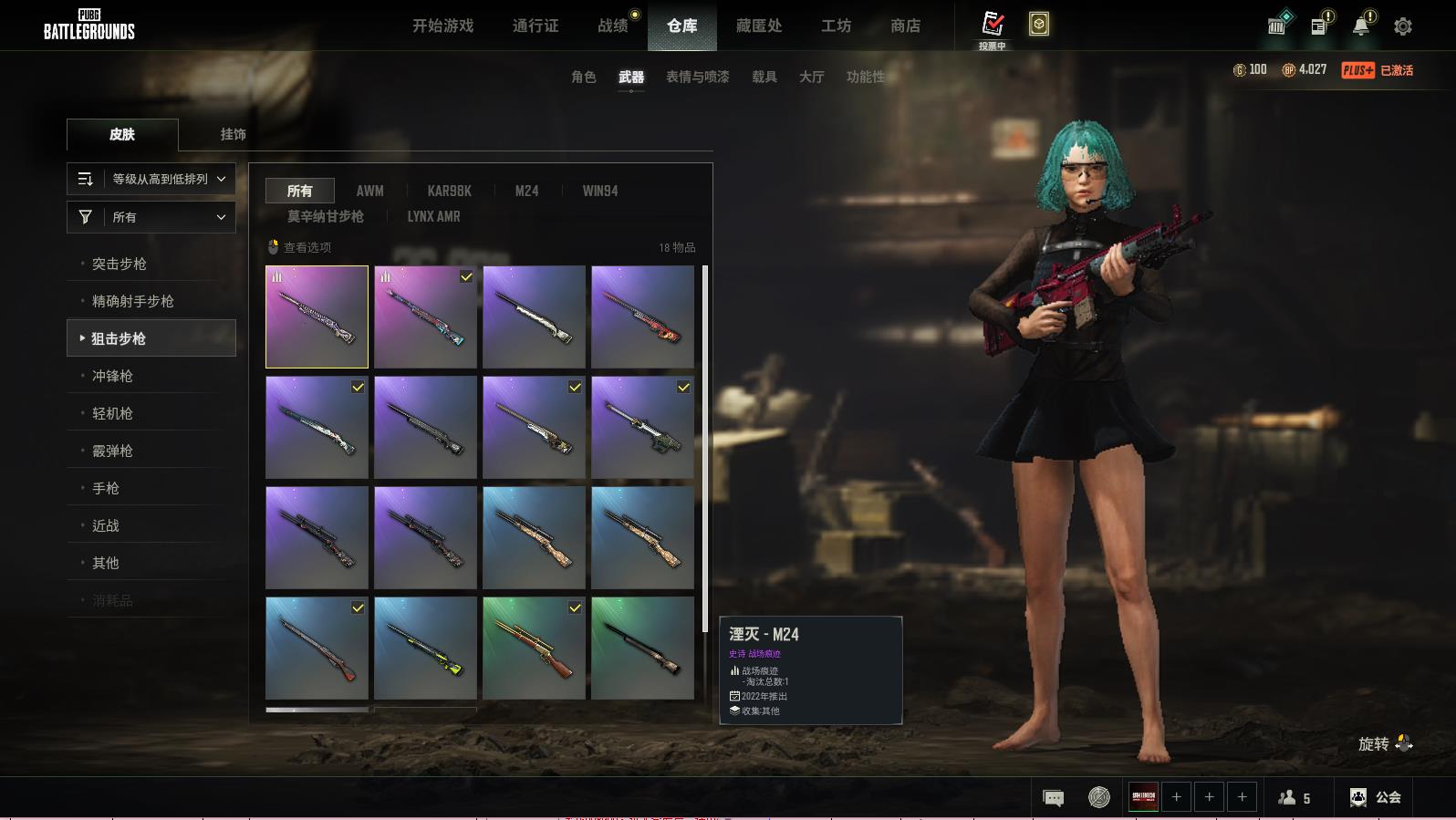This screenshot has width=1456, height=820.
Task: Open the settings gear icon
Action: (1402, 26)
